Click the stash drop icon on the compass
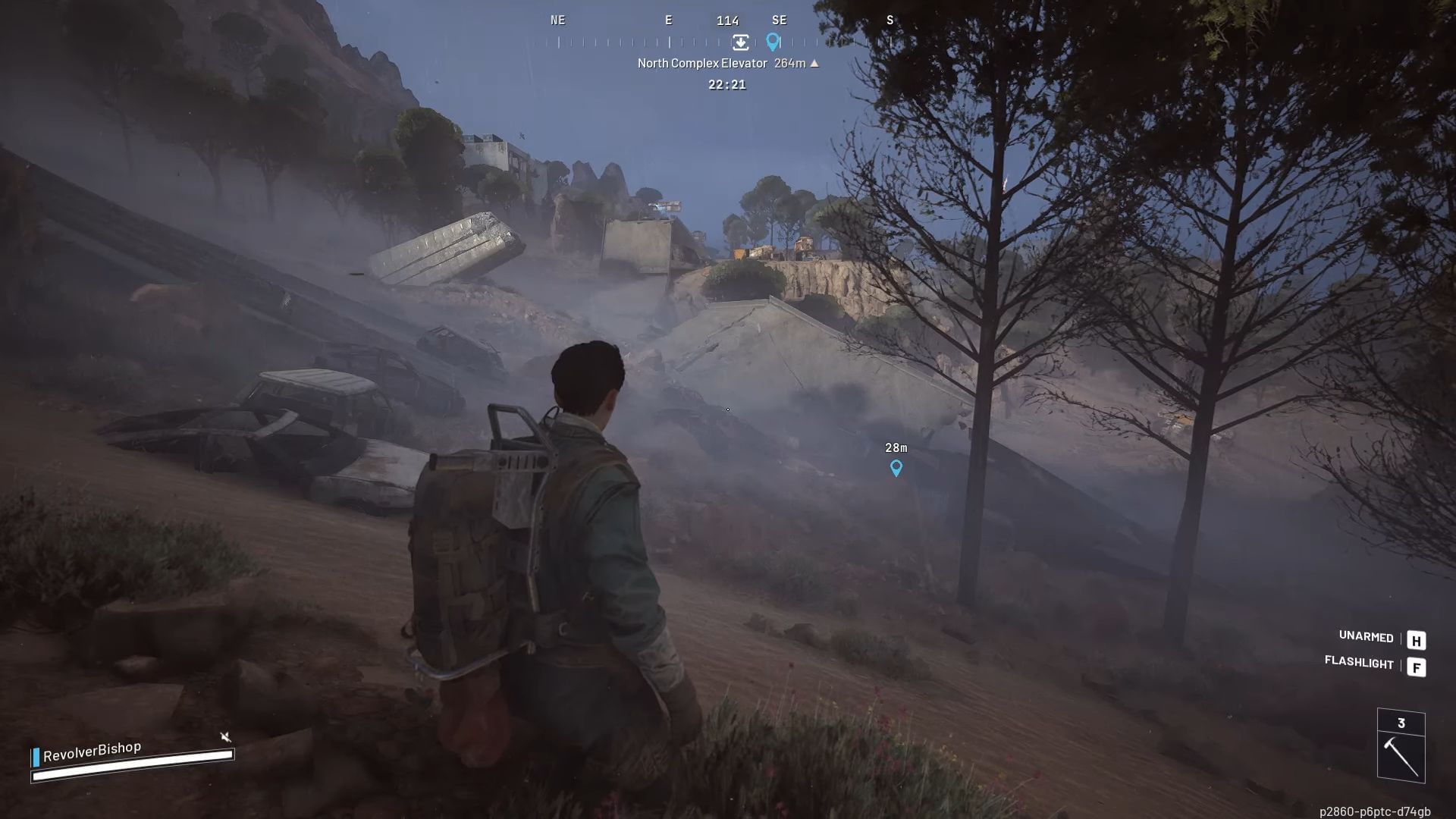 [741, 43]
